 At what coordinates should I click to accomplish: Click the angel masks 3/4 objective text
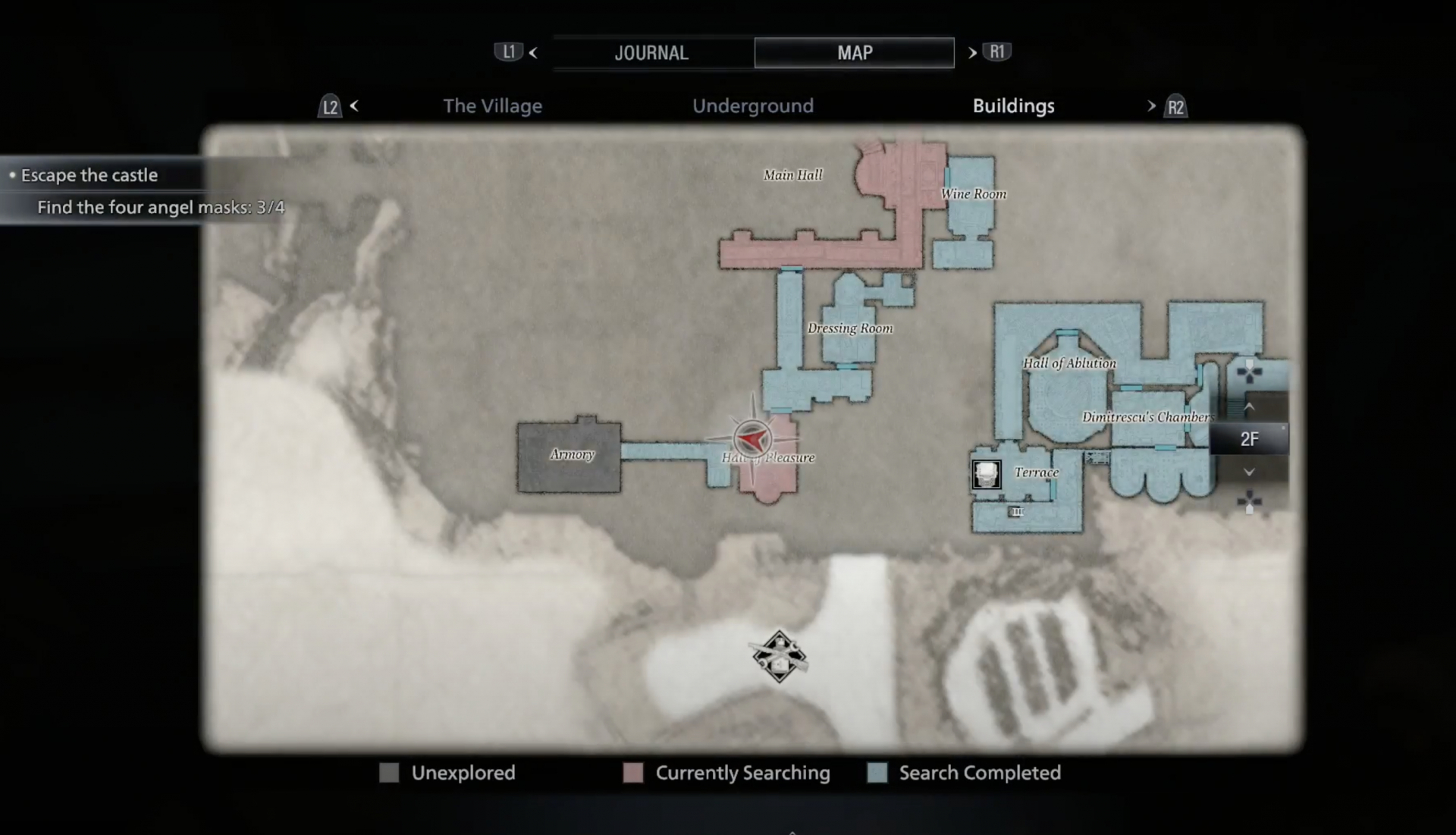pos(160,206)
